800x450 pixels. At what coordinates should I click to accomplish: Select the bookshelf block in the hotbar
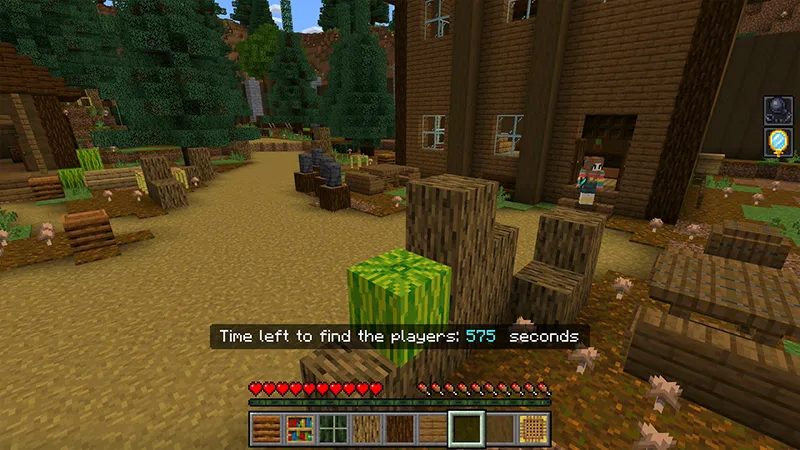[x=298, y=429]
